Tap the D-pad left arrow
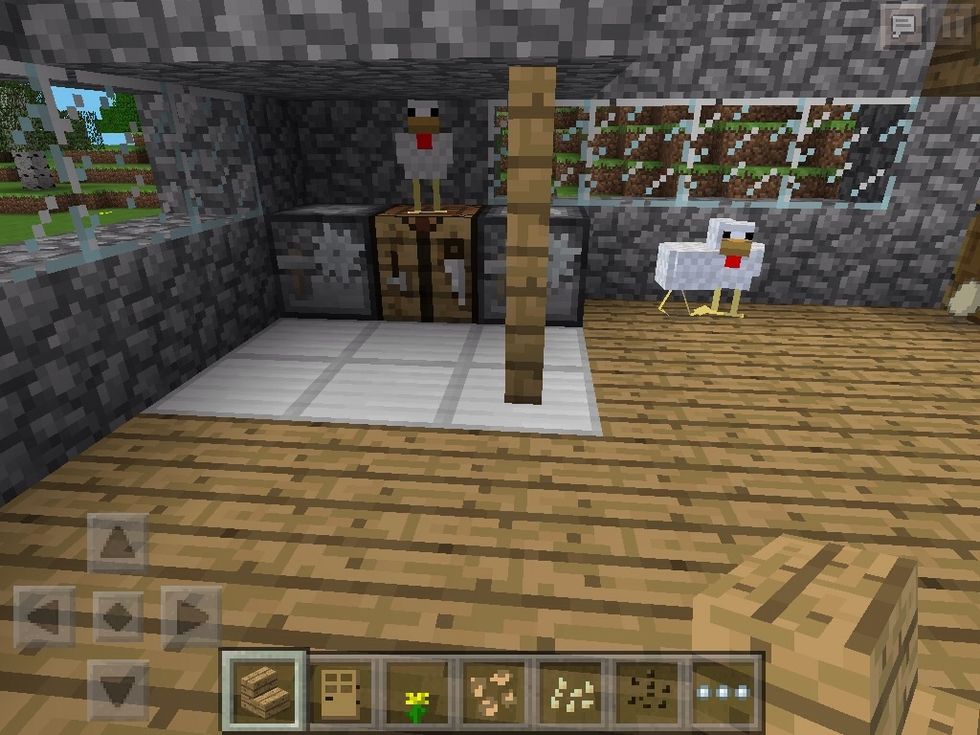 [x=44, y=616]
